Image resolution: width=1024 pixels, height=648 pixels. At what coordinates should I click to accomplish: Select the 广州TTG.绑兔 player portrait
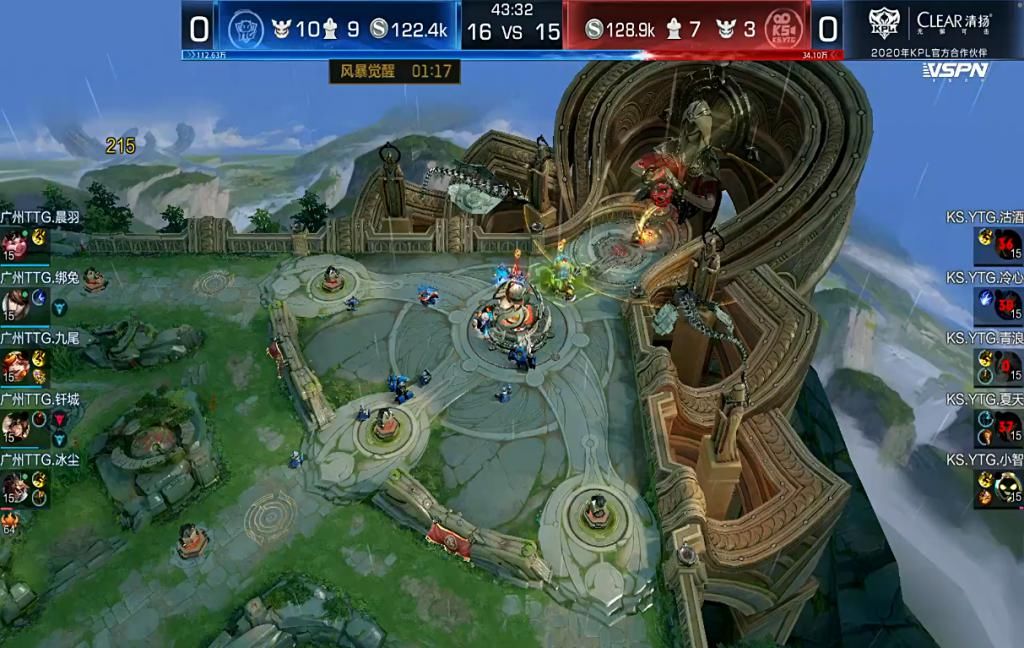pyautogui.click(x=15, y=304)
